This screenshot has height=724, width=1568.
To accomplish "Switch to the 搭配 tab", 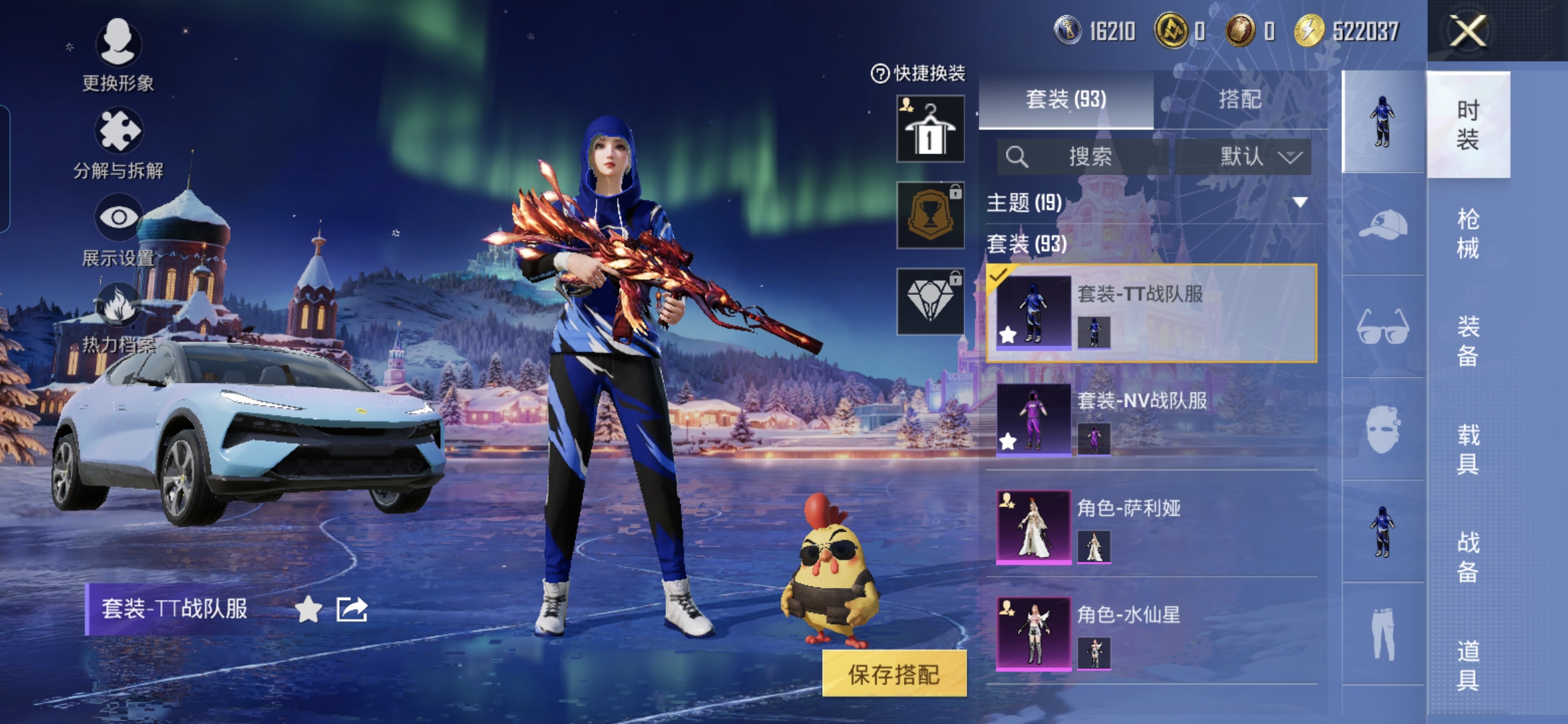I will coord(1240,99).
